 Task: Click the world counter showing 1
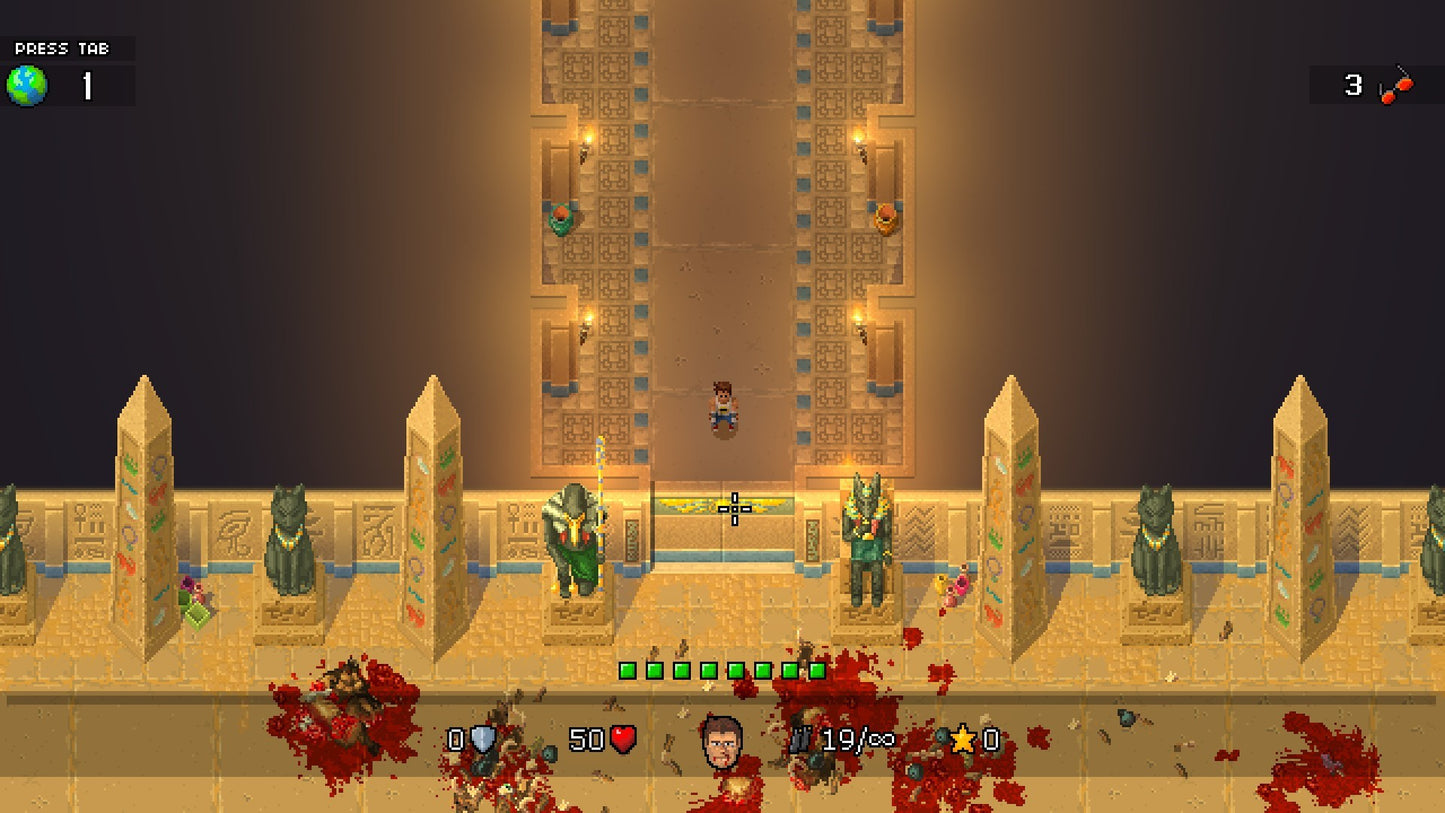(86, 85)
